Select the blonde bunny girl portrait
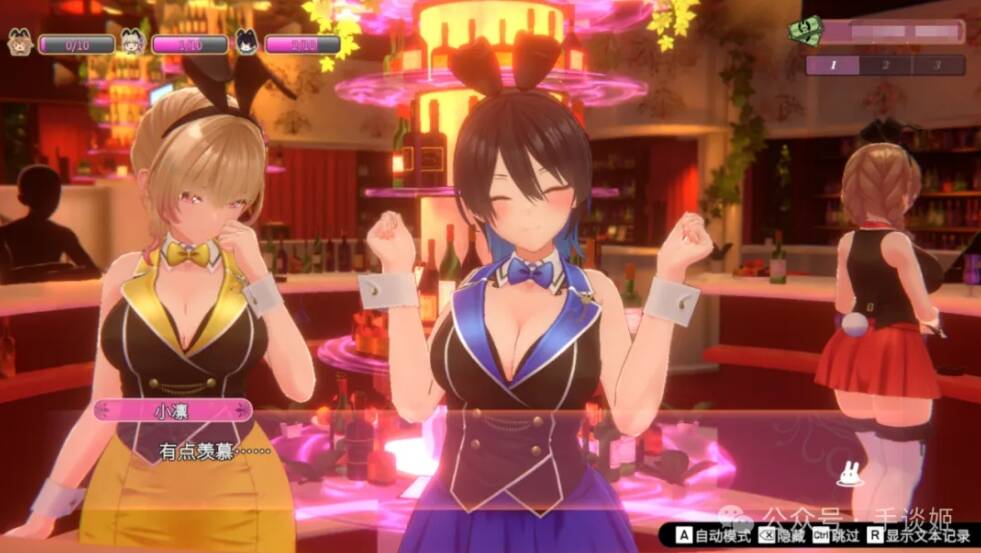The width and height of the screenshot is (981, 553). pyautogui.click(x=131, y=43)
